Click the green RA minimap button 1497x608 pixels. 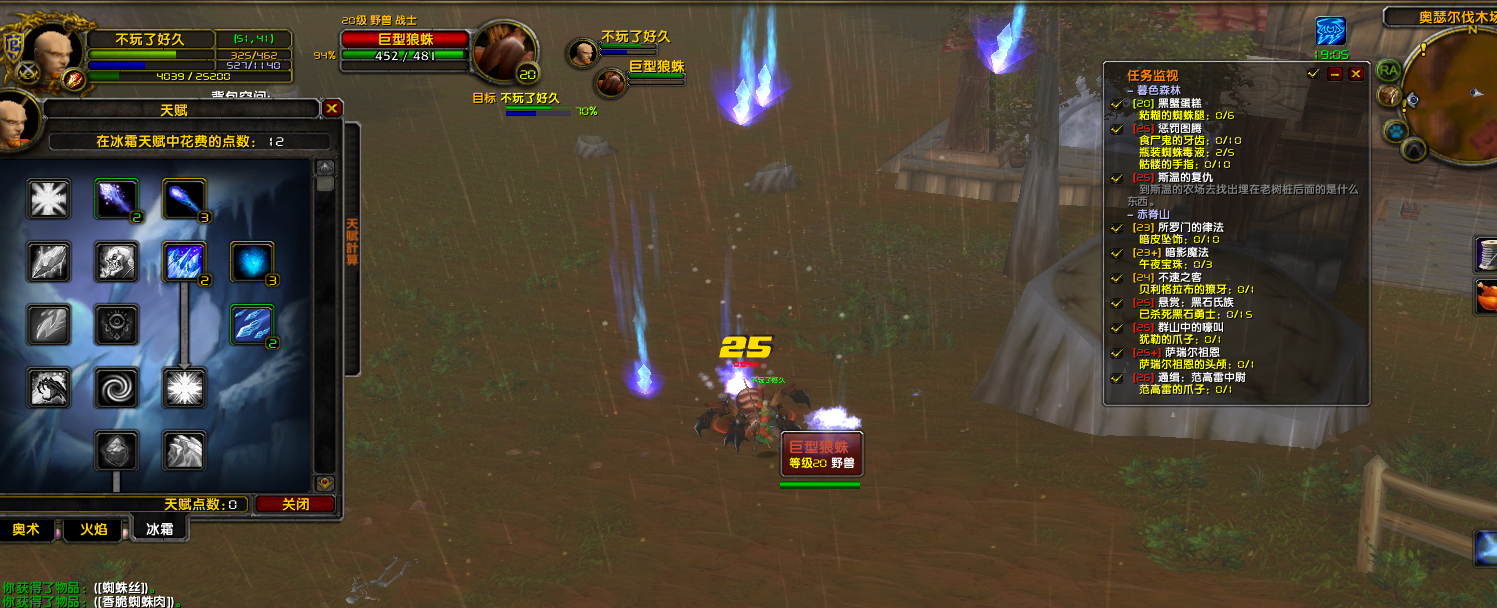pos(1388,70)
